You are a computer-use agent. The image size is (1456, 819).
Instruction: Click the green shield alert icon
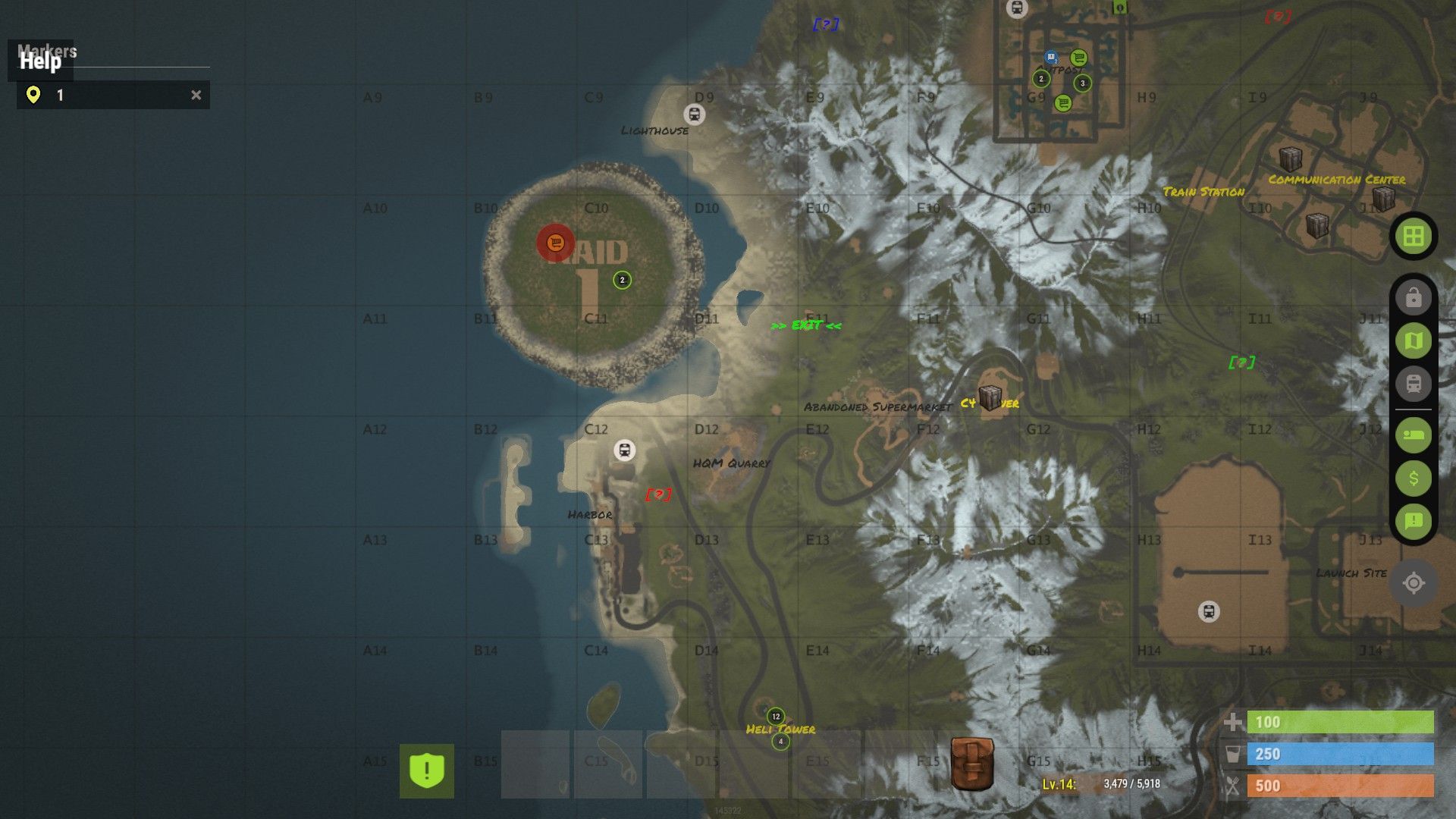coord(427,770)
